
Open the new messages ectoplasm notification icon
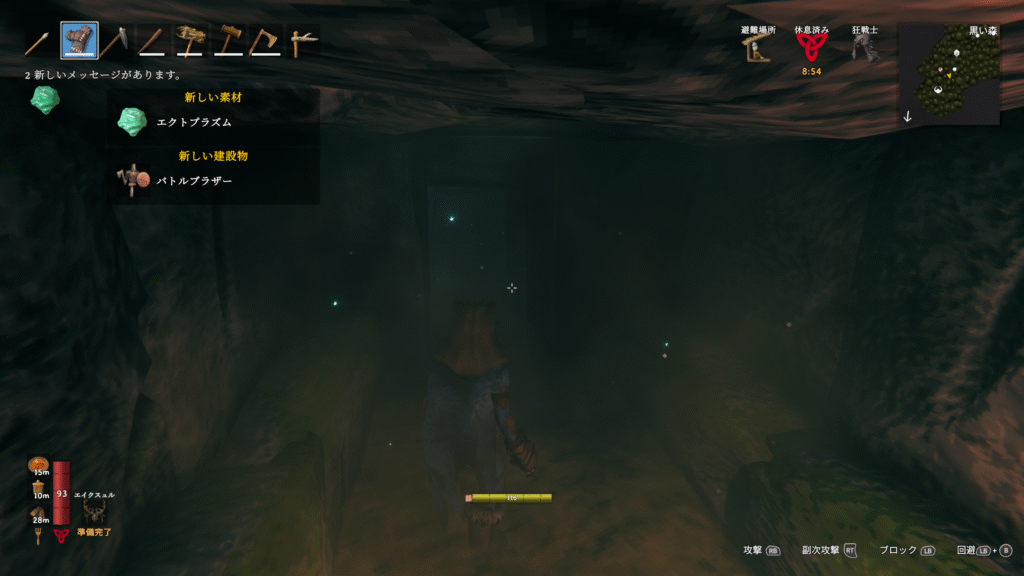(x=44, y=100)
